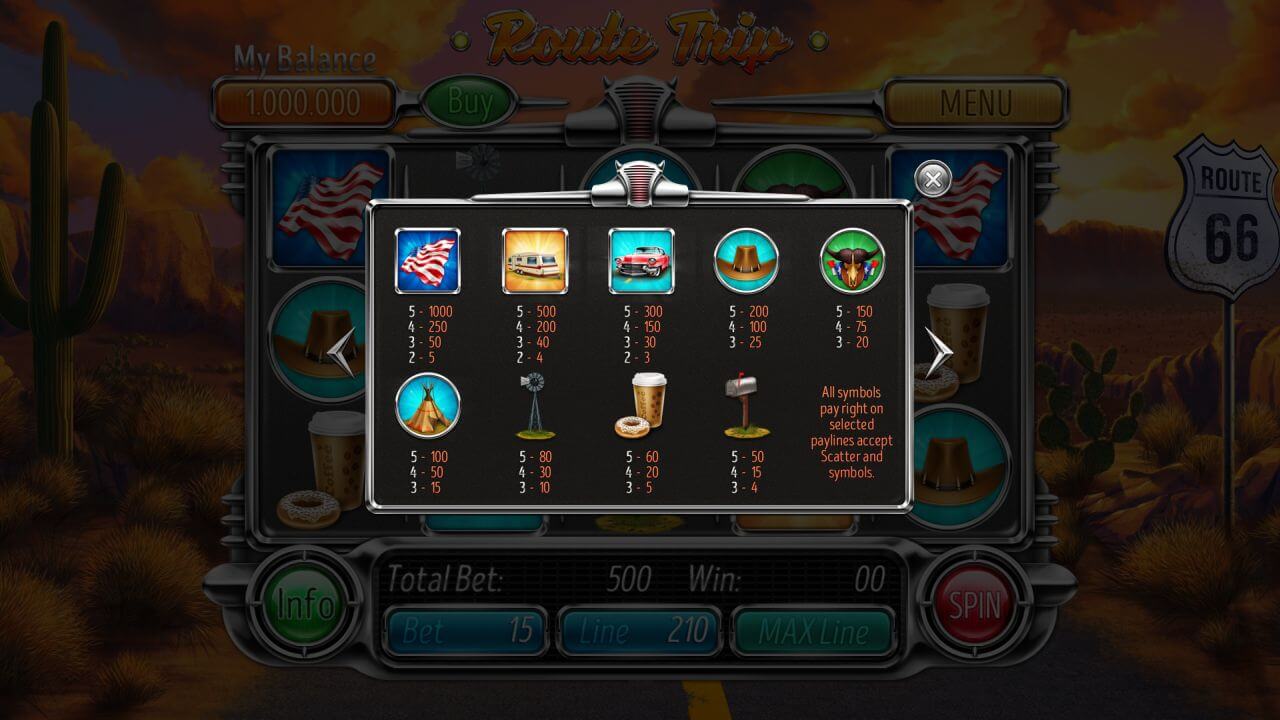The image size is (1280, 720).
Task: Hit the red SPIN button
Action: pyautogui.click(x=974, y=604)
